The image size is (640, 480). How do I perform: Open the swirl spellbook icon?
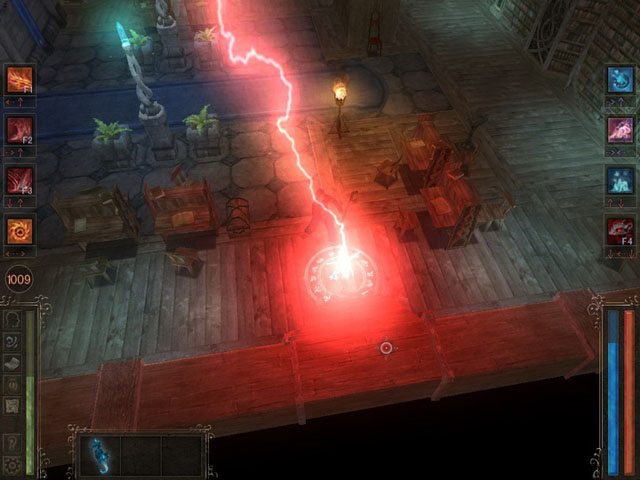tap(12, 341)
